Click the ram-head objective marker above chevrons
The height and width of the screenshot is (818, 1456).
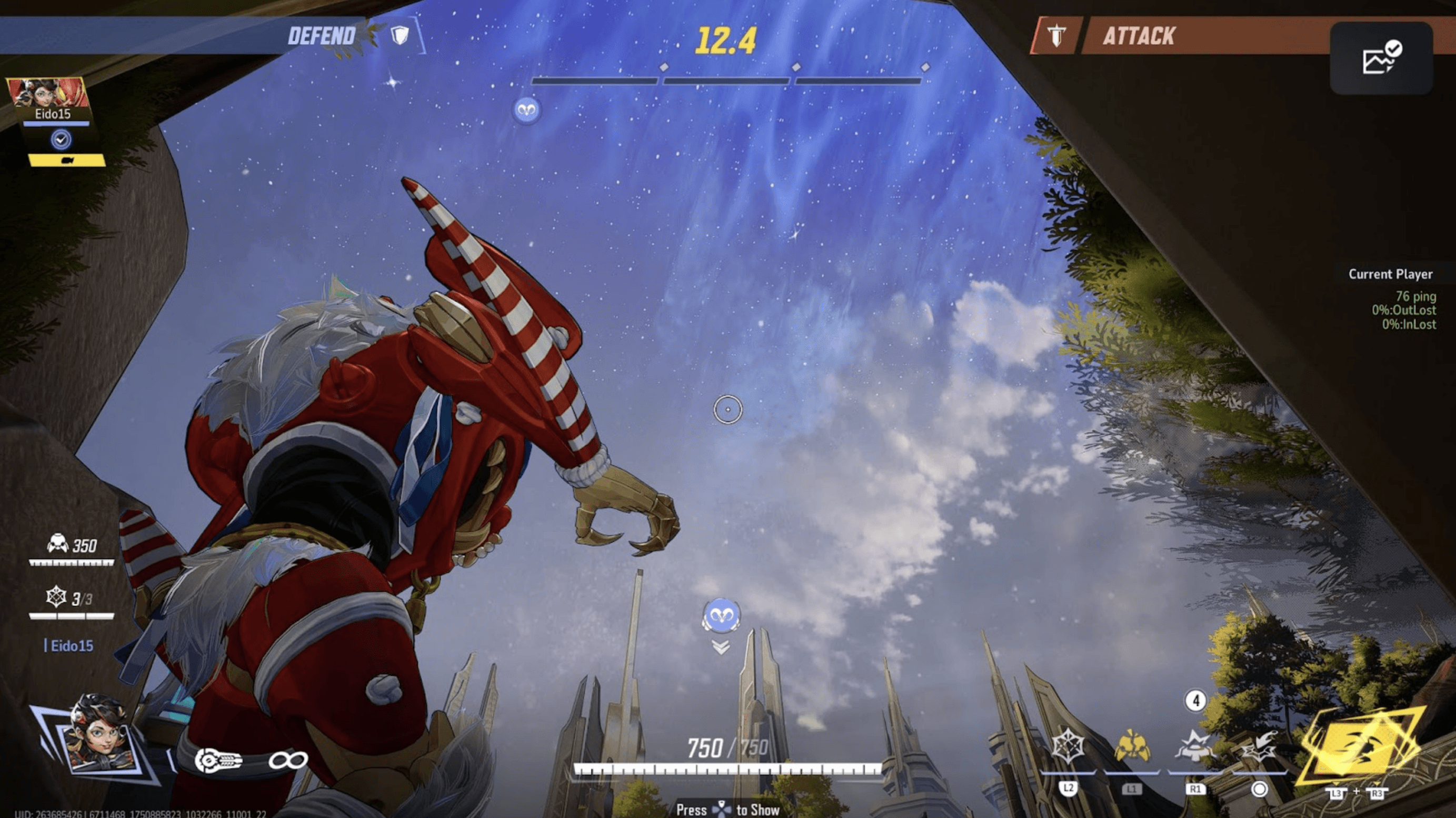pos(721,615)
